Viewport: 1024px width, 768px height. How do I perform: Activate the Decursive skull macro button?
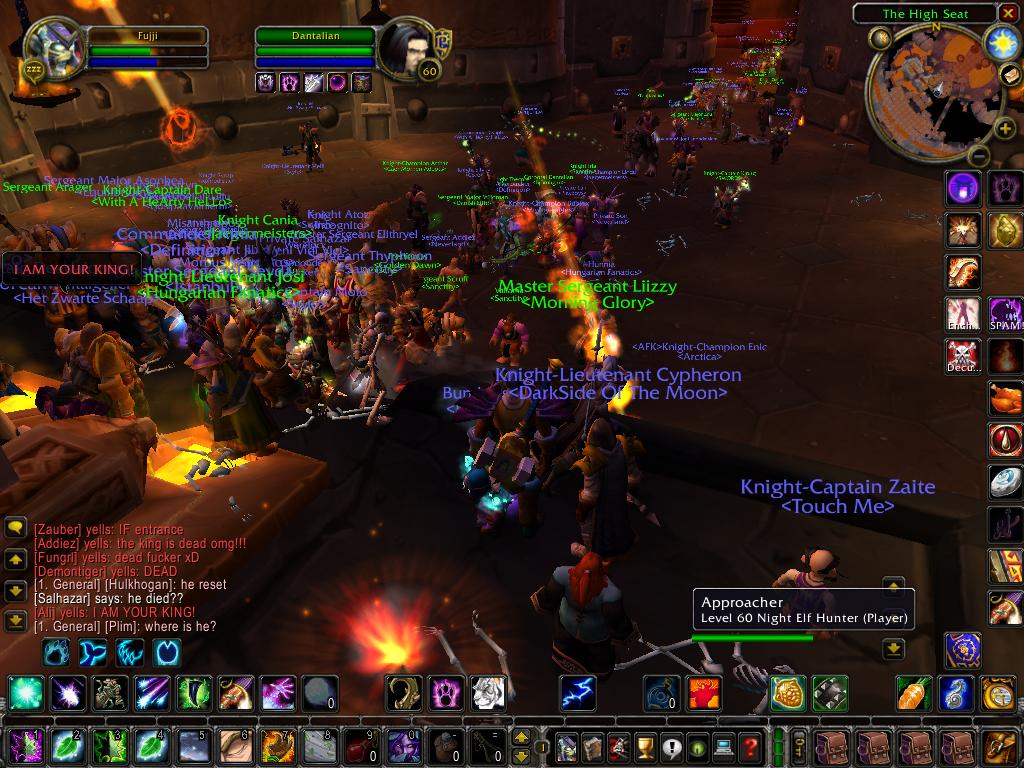pyautogui.click(x=963, y=356)
